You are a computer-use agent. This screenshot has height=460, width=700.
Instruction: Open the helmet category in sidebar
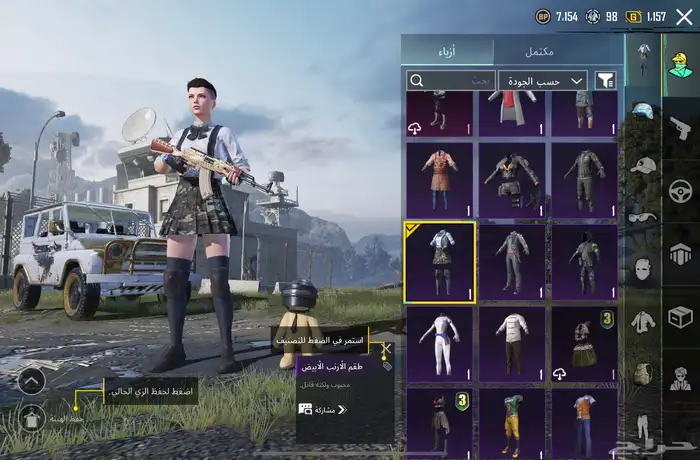point(643,110)
